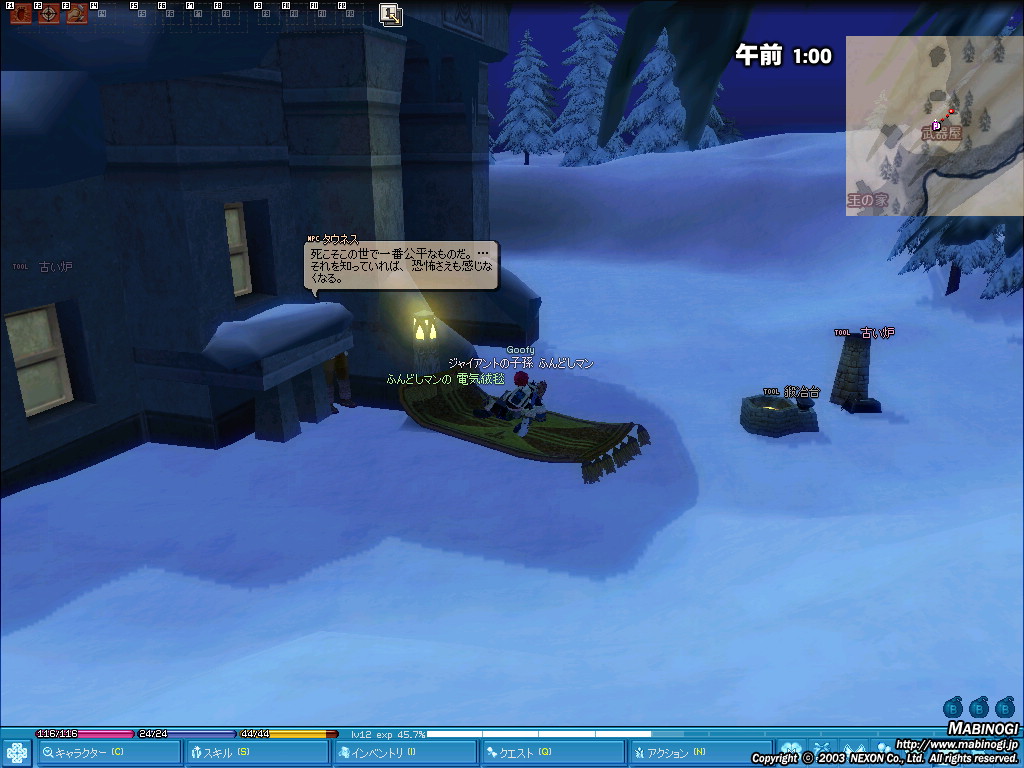Toggle the hotbar page switch icon
1024x768 pixels.
click(391, 14)
